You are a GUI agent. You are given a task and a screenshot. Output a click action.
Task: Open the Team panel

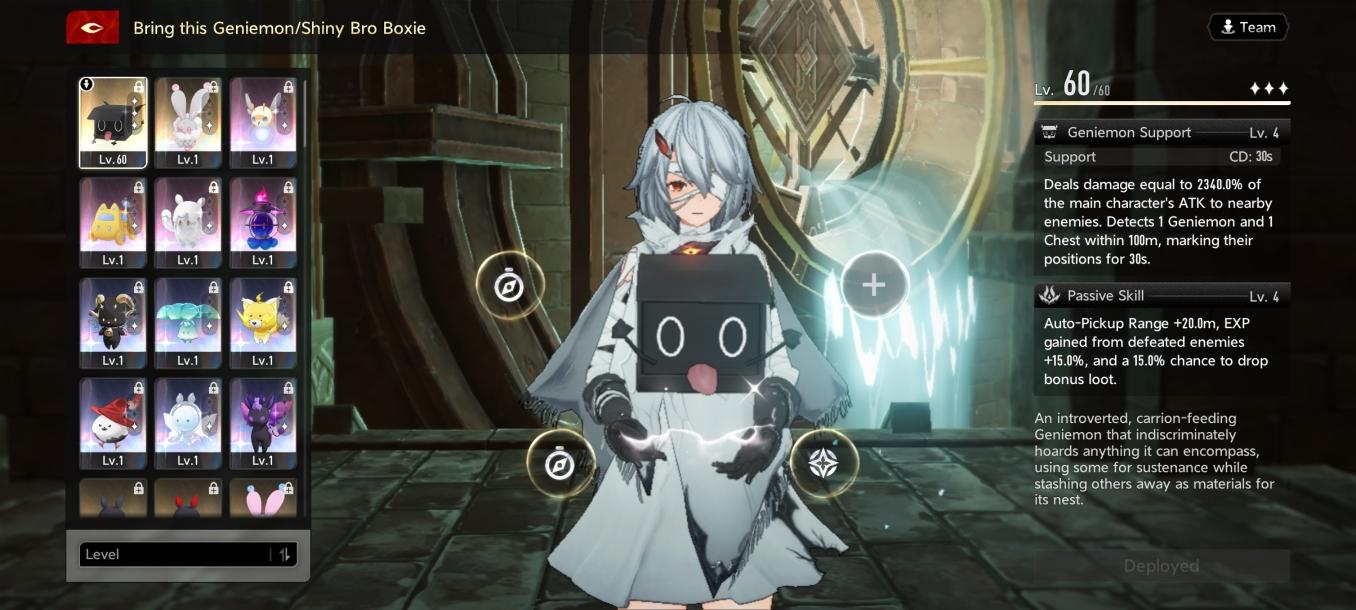click(1248, 27)
